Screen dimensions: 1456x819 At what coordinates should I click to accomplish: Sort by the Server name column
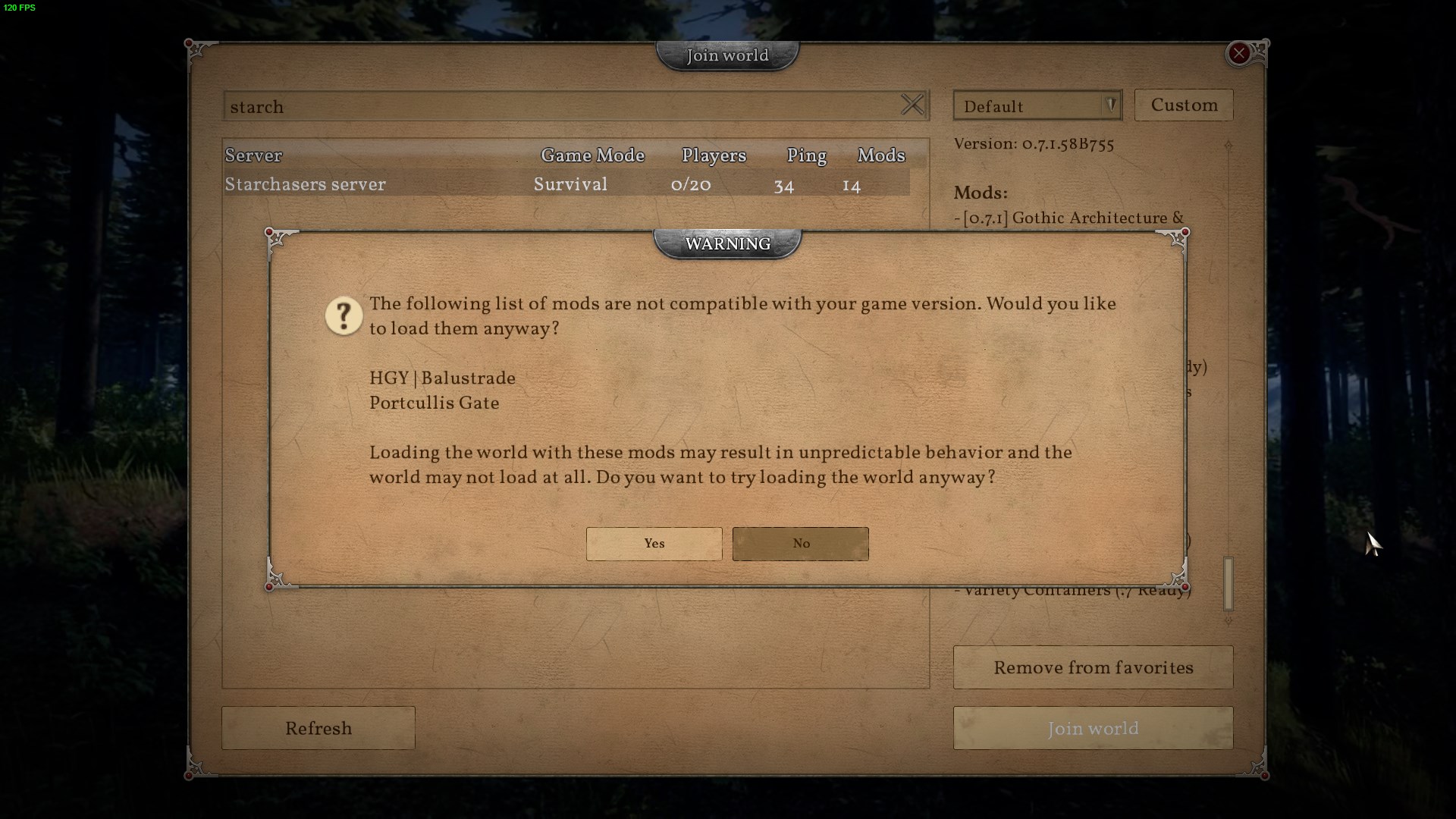(253, 155)
